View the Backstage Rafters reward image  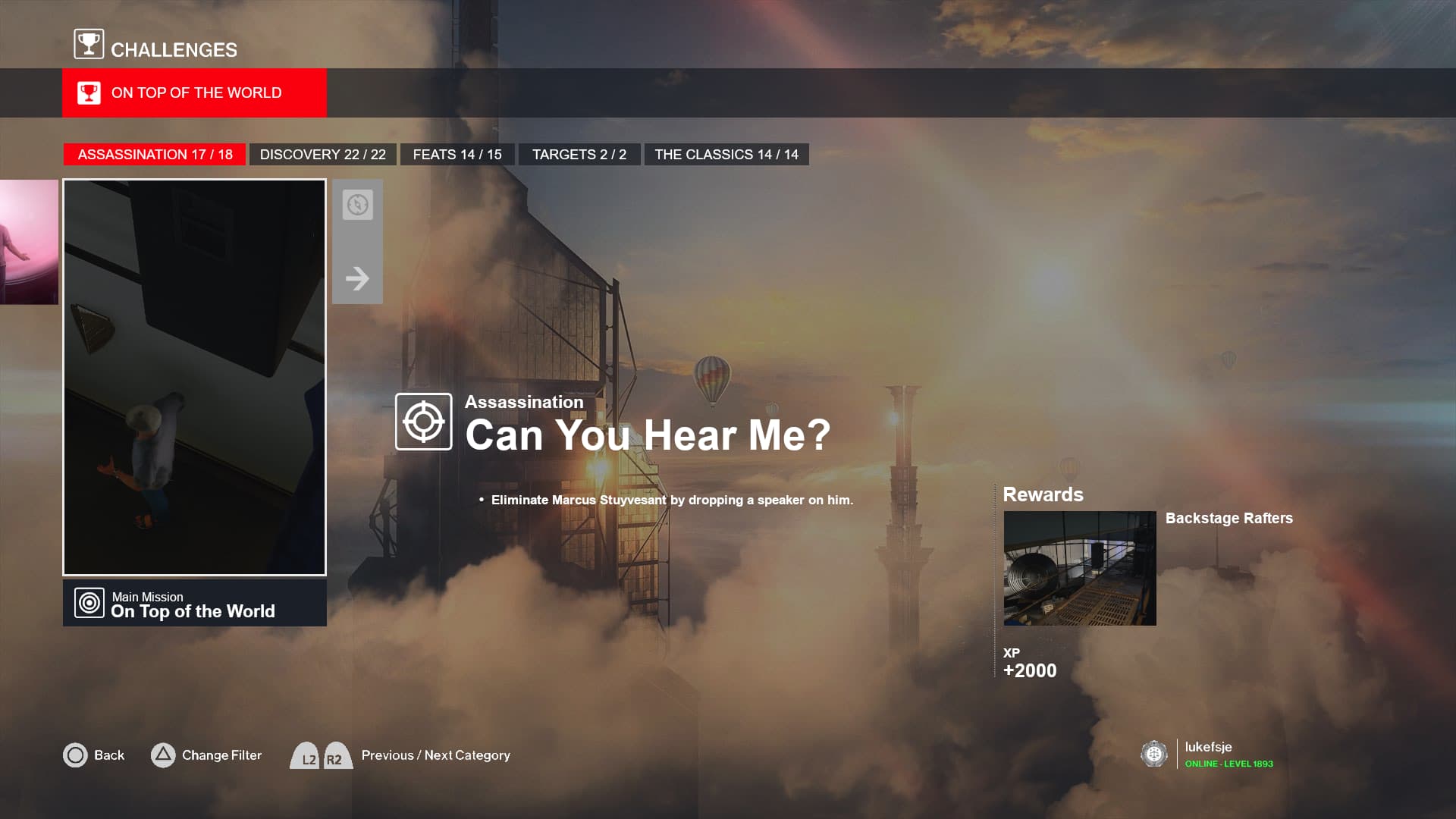coord(1079,568)
